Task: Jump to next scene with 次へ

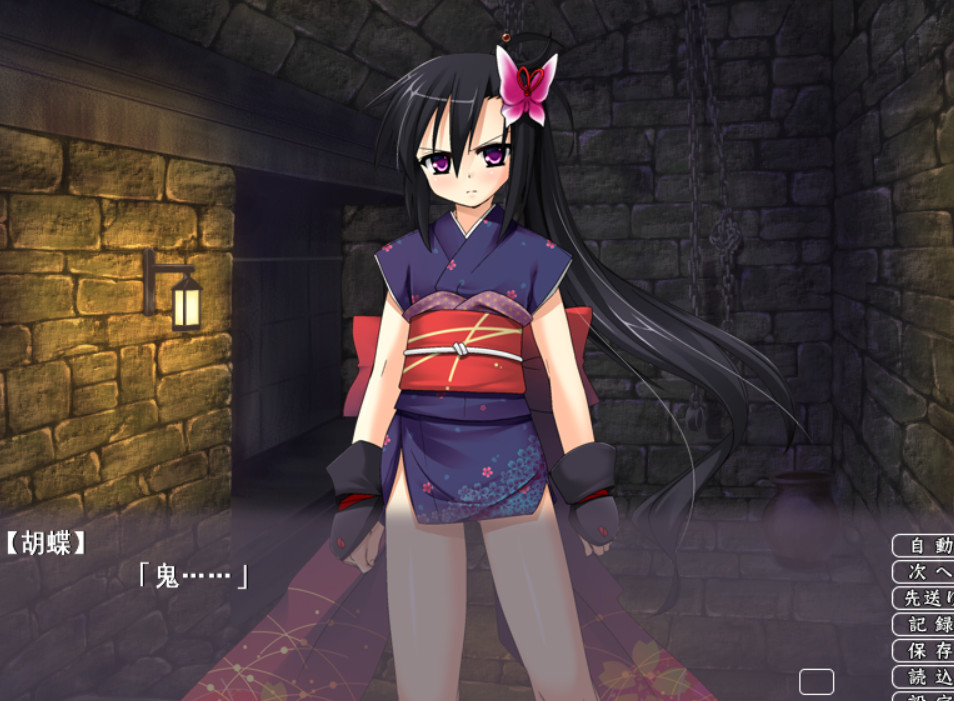Action: pos(924,572)
